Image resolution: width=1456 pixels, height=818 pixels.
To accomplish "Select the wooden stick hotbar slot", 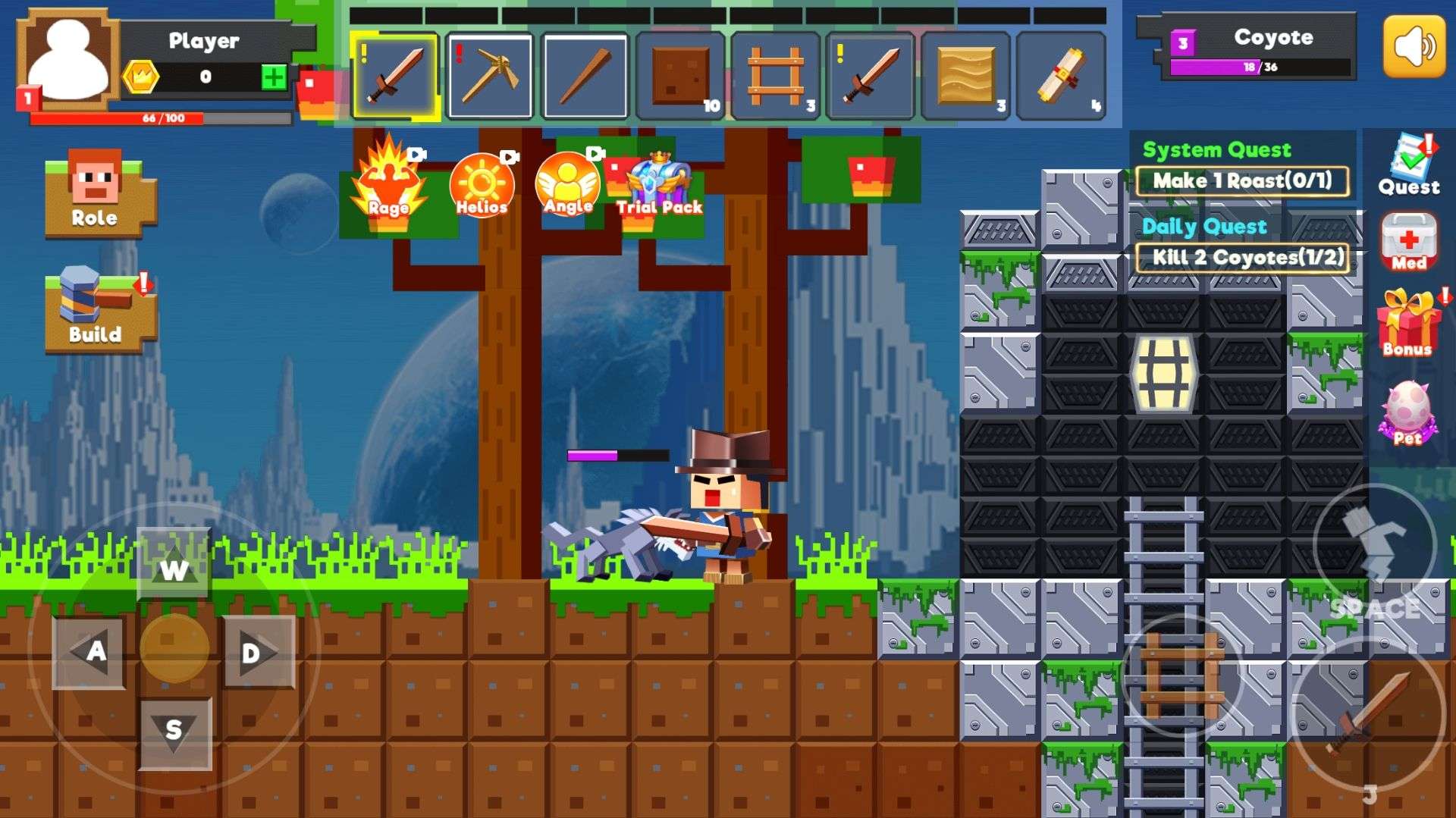I will click(585, 76).
